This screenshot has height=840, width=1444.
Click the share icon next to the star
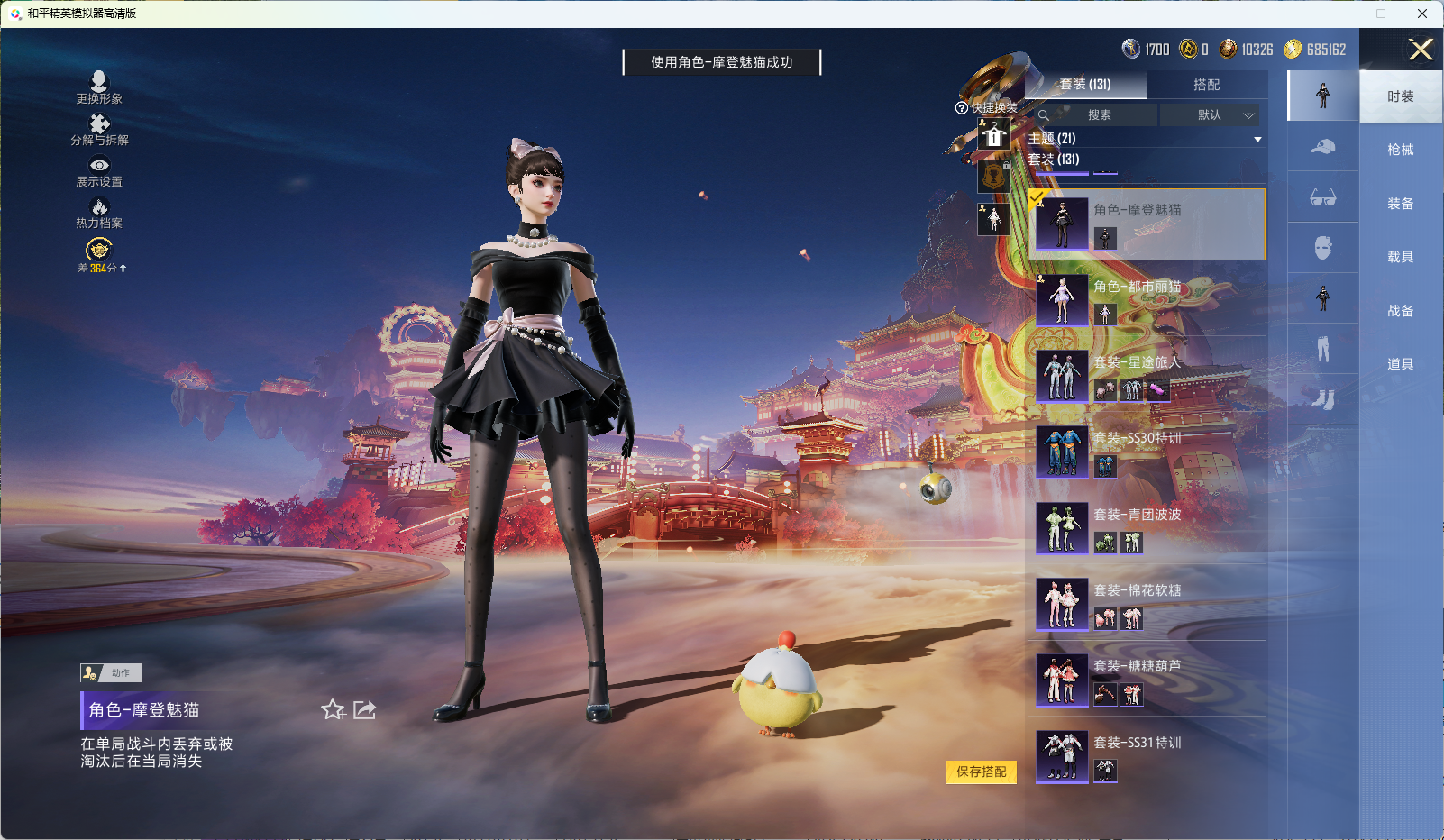click(x=364, y=710)
